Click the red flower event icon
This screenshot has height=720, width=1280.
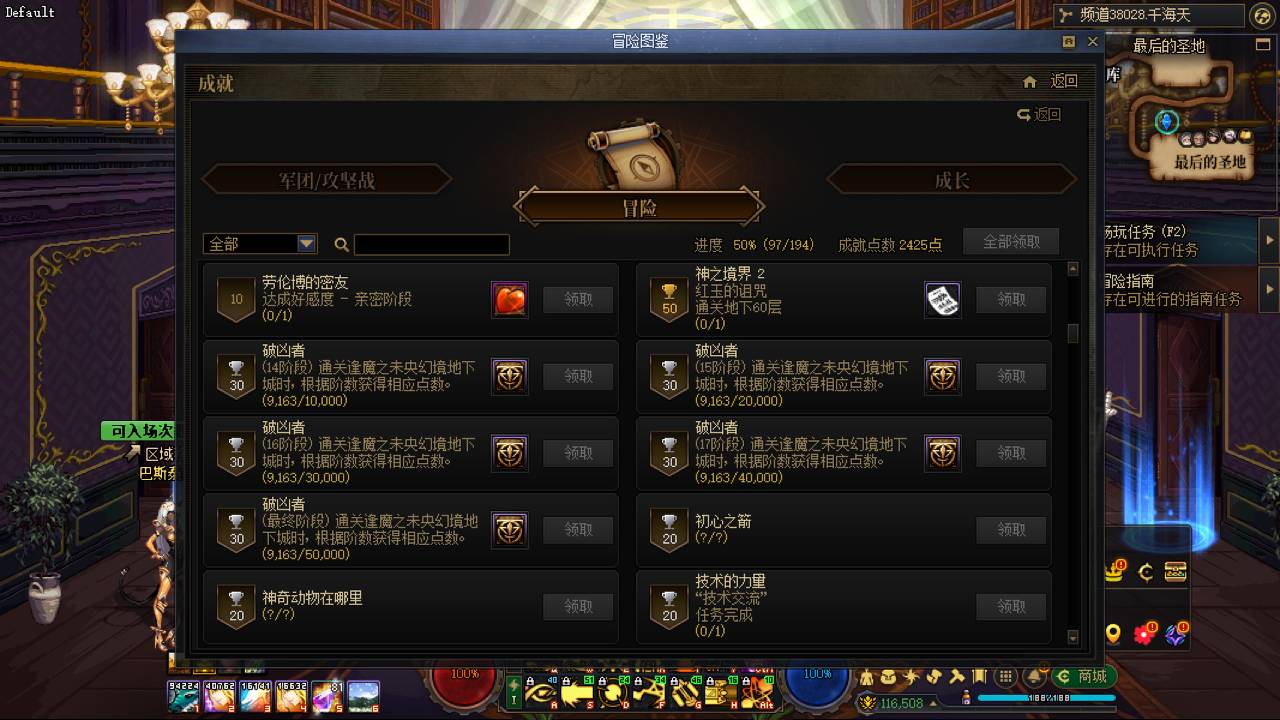point(1142,633)
